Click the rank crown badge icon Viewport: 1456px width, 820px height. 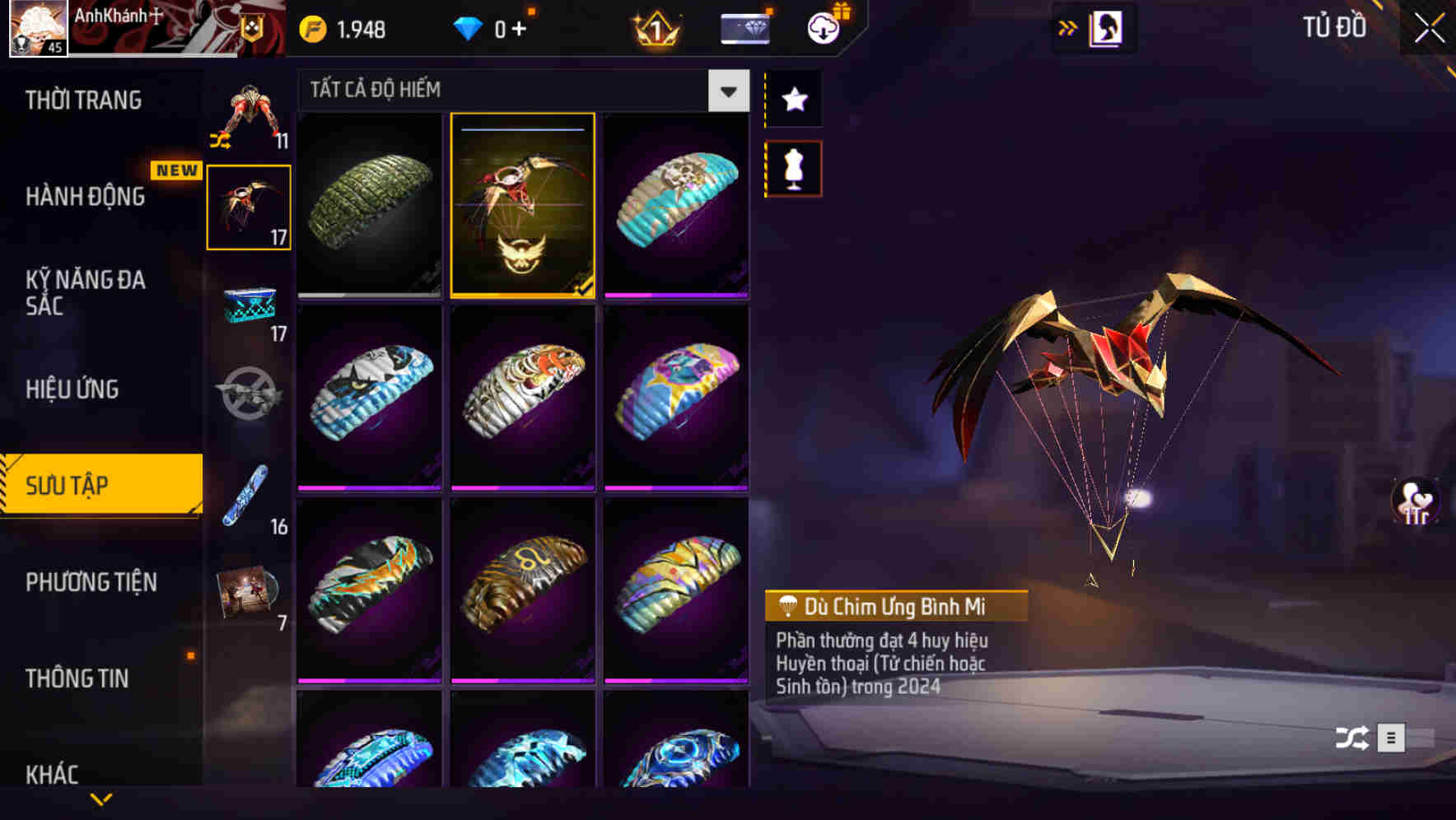tap(653, 27)
